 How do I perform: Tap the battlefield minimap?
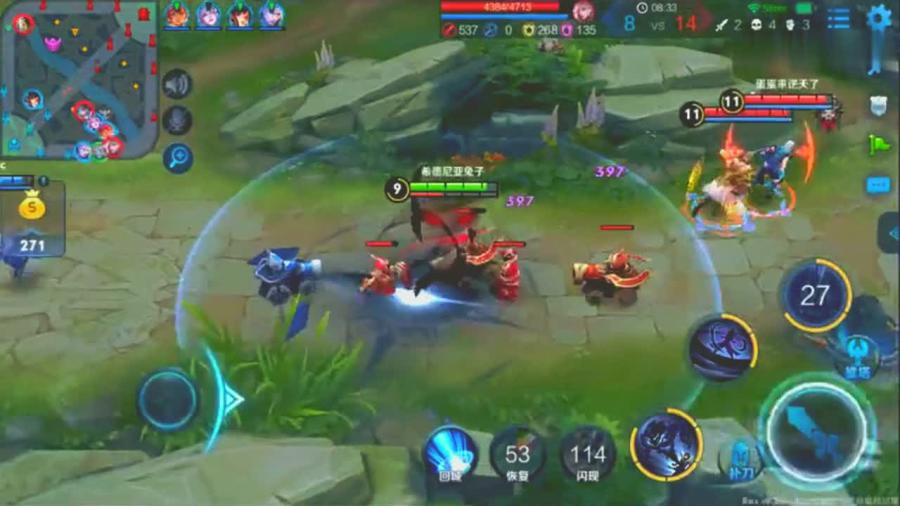80,80
